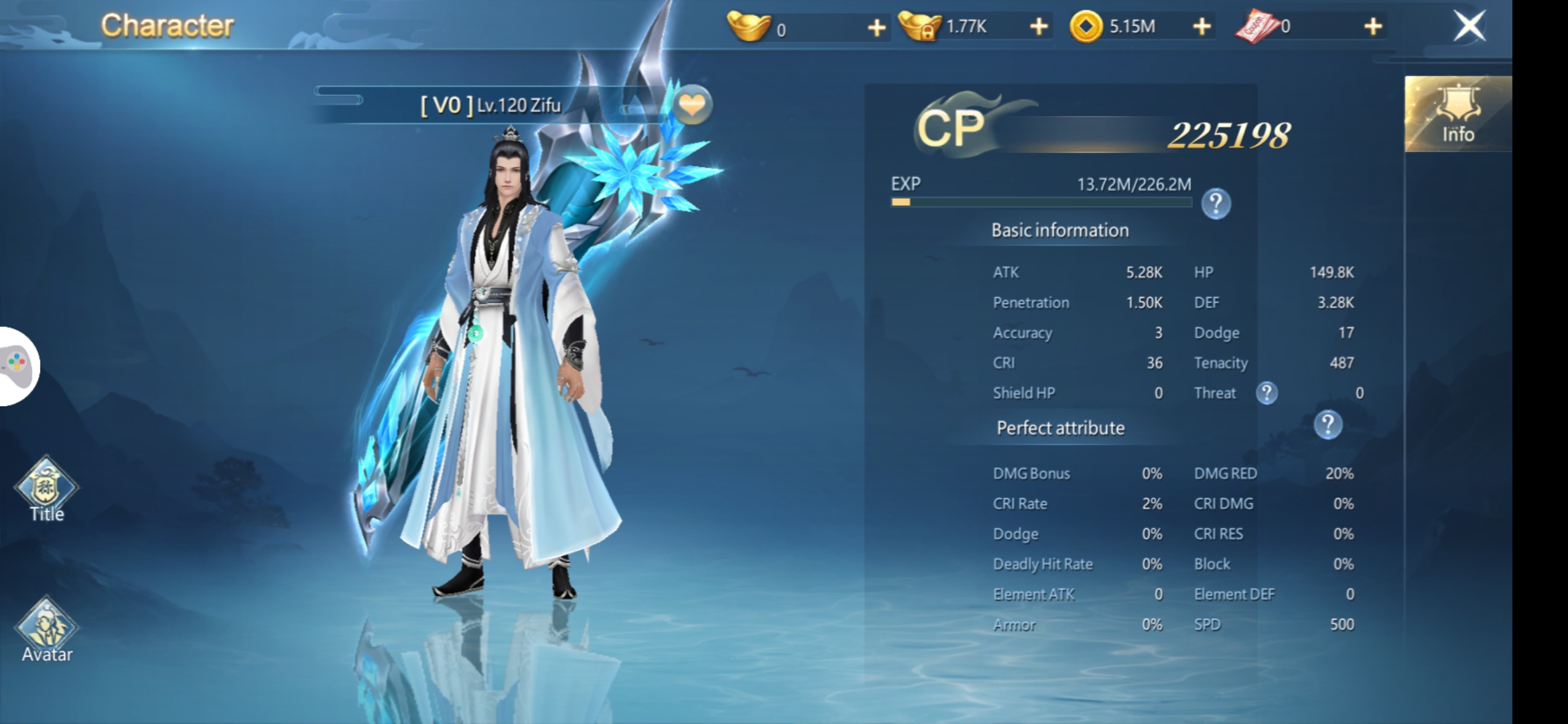The width and height of the screenshot is (1568, 724).
Task: Open Perfect attribute help tooltip
Action: click(x=1327, y=425)
